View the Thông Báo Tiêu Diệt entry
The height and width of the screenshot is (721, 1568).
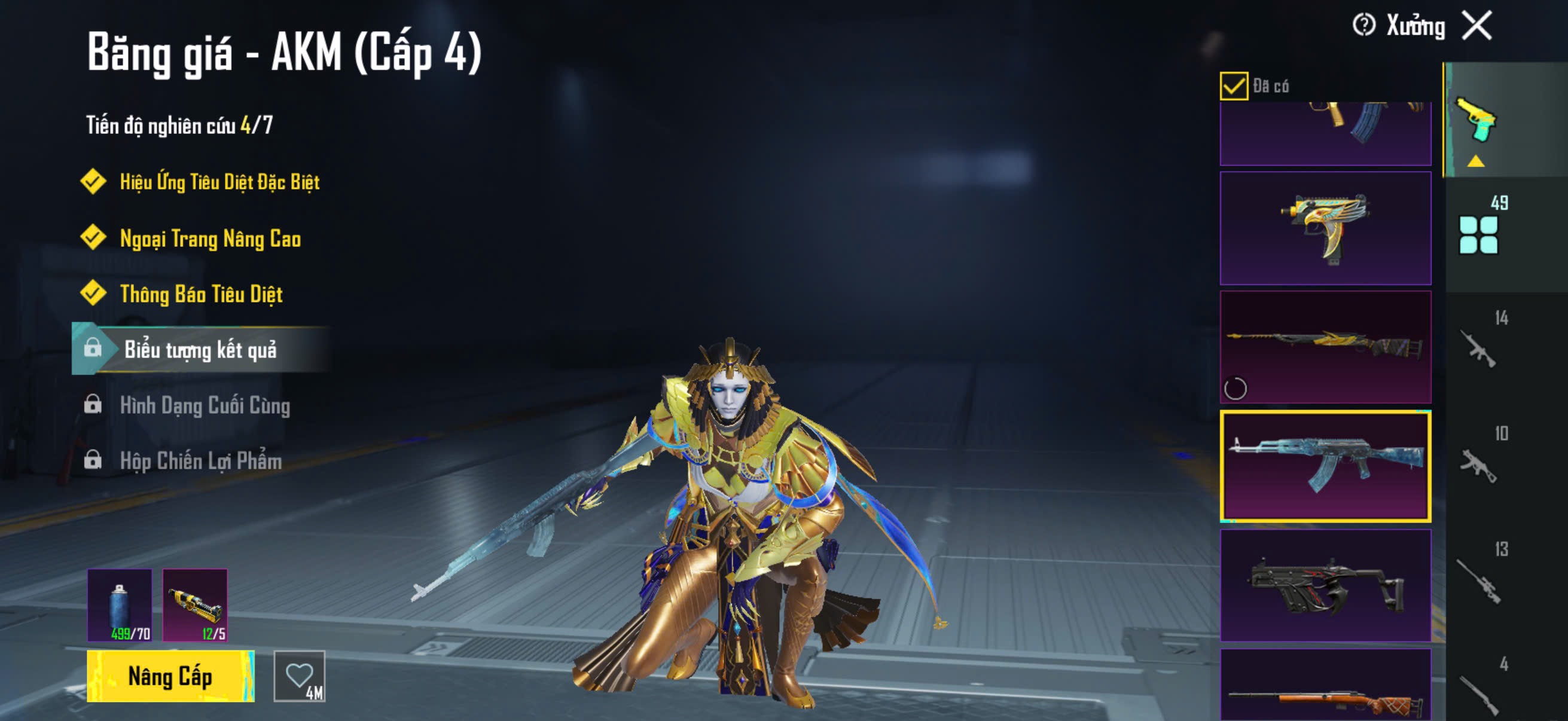coord(201,295)
